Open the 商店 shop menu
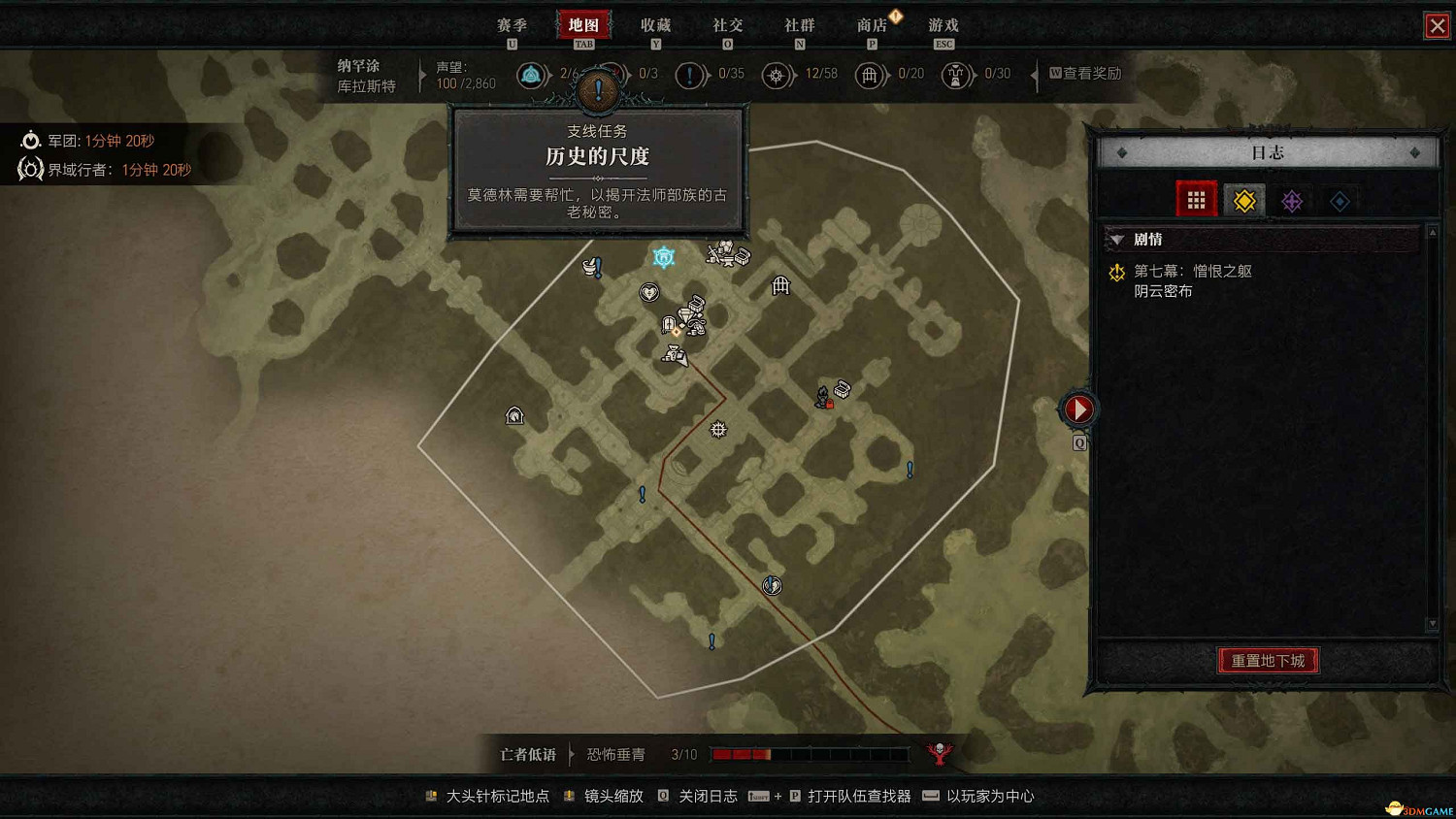The image size is (1456, 819). click(x=872, y=25)
